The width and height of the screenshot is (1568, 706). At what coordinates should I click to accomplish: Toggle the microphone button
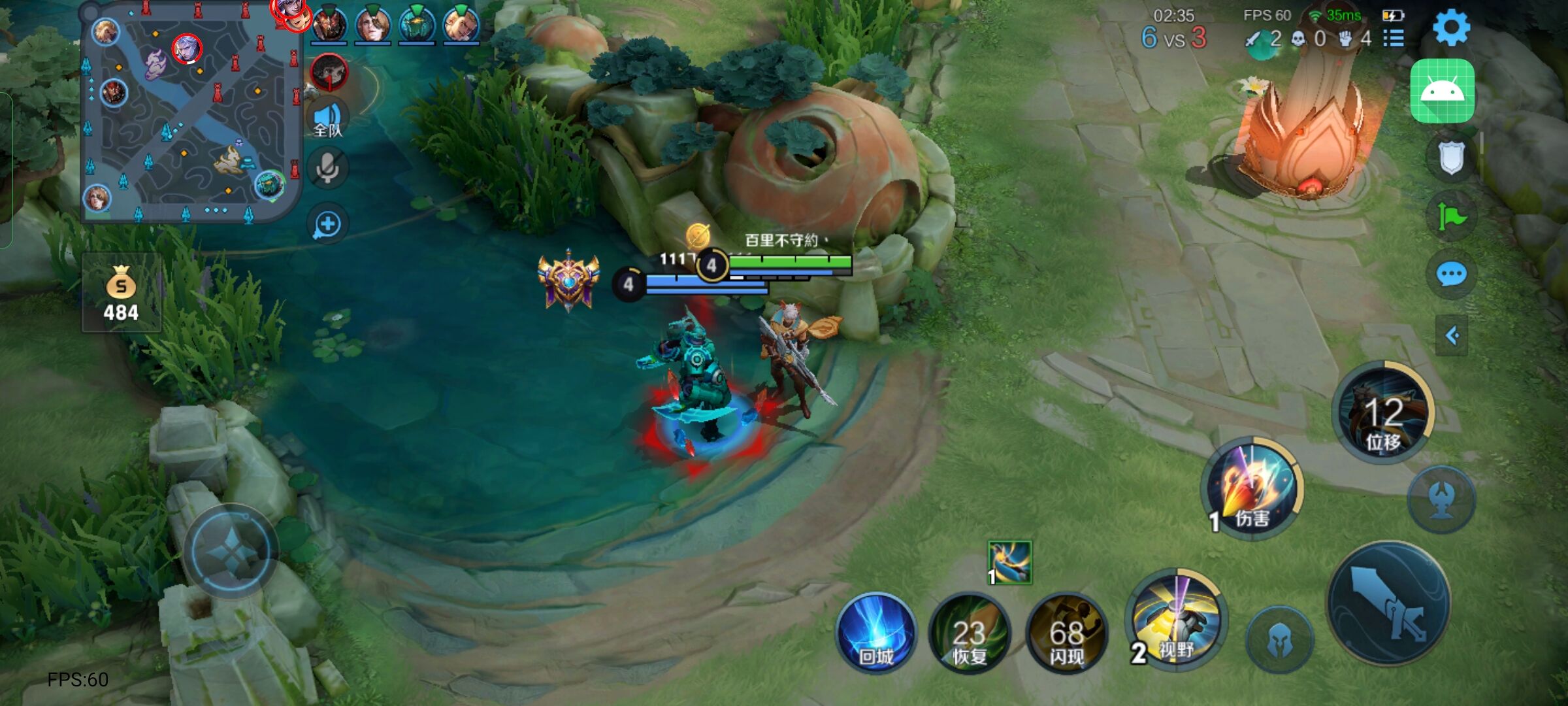click(x=327, y=169)
